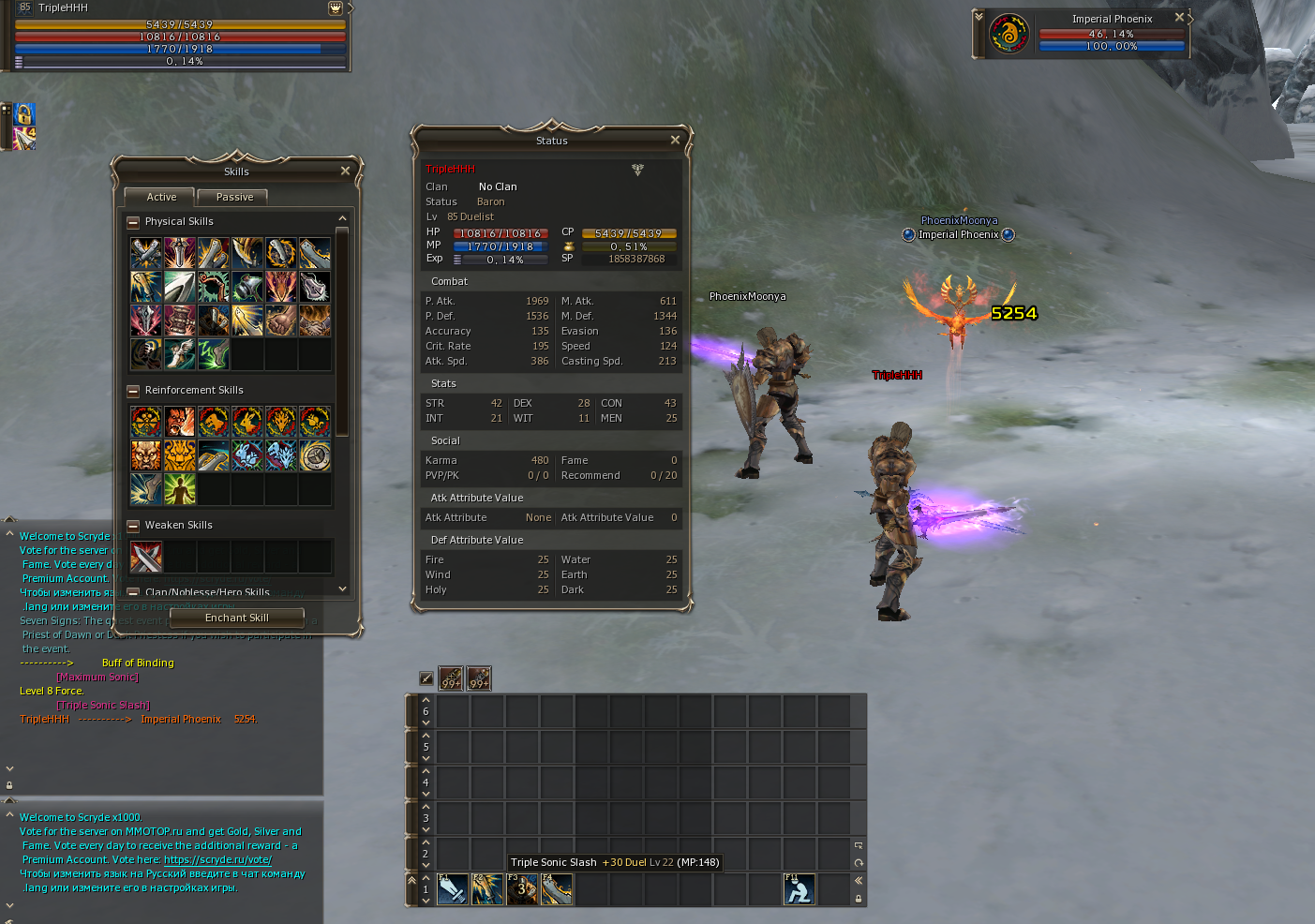1315x924 pixels.
Task: Select the Active skills tab
Action: [161, 197]
